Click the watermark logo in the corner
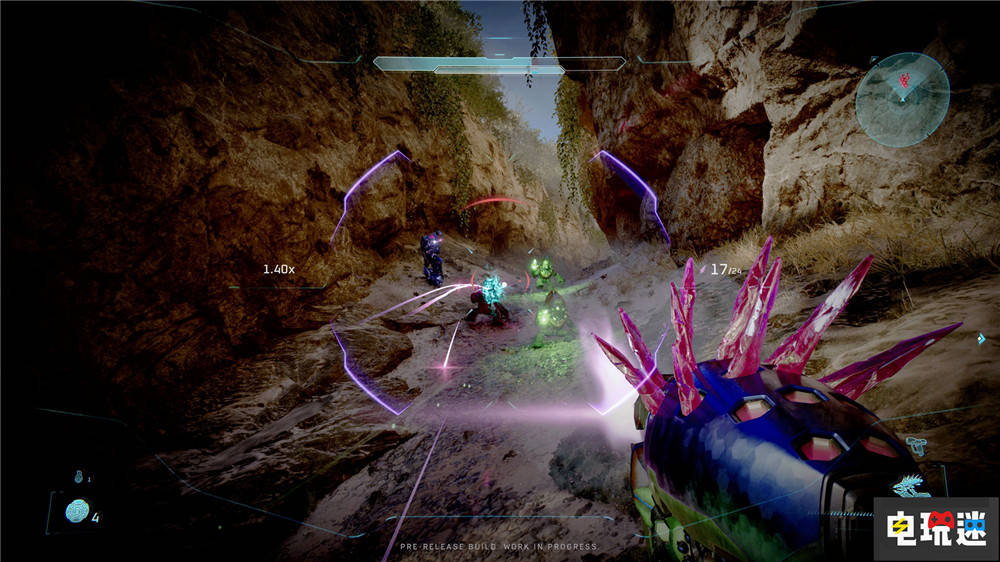 pos(935,527)
